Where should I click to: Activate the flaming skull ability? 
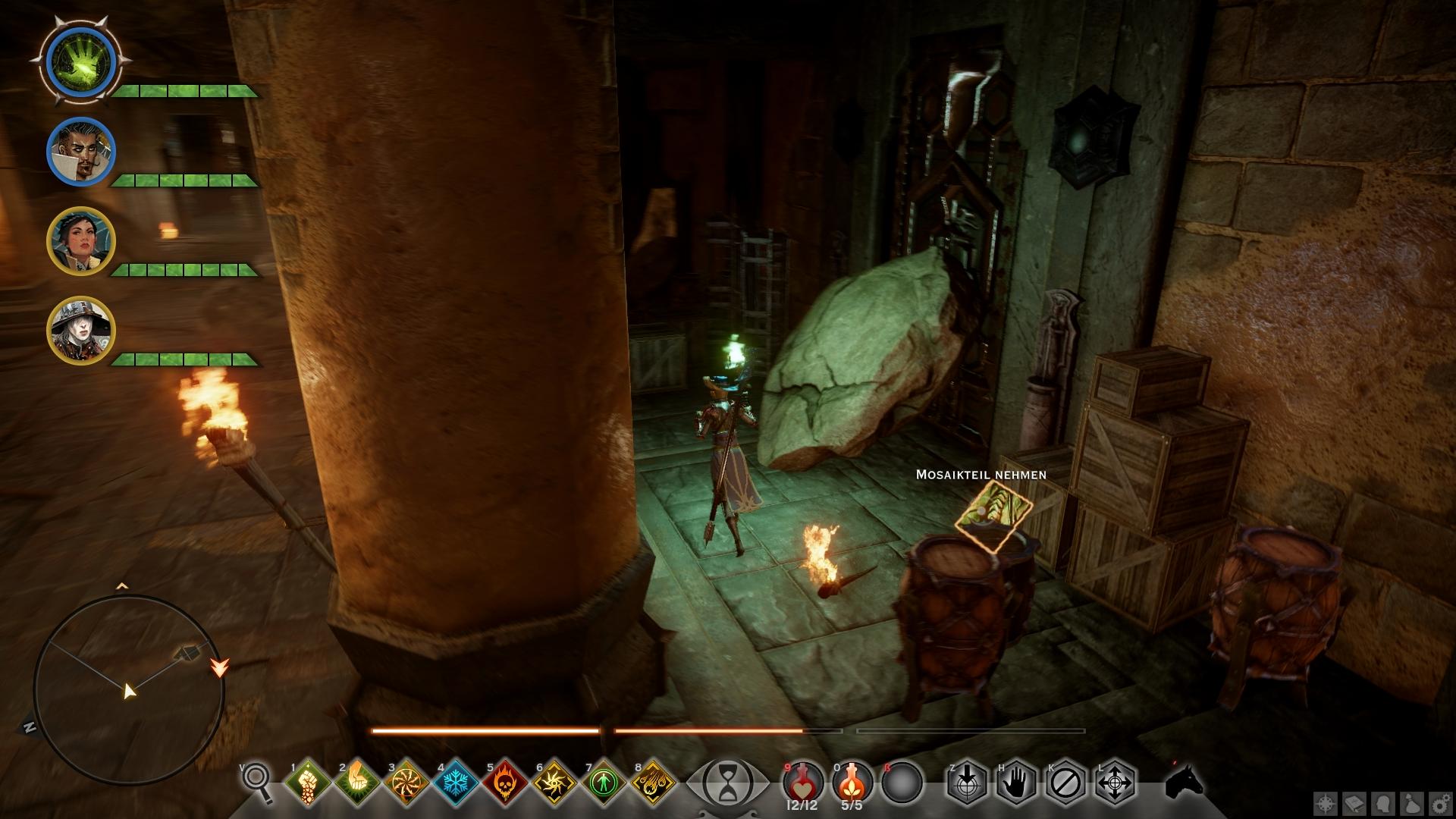tap(504, 782)
